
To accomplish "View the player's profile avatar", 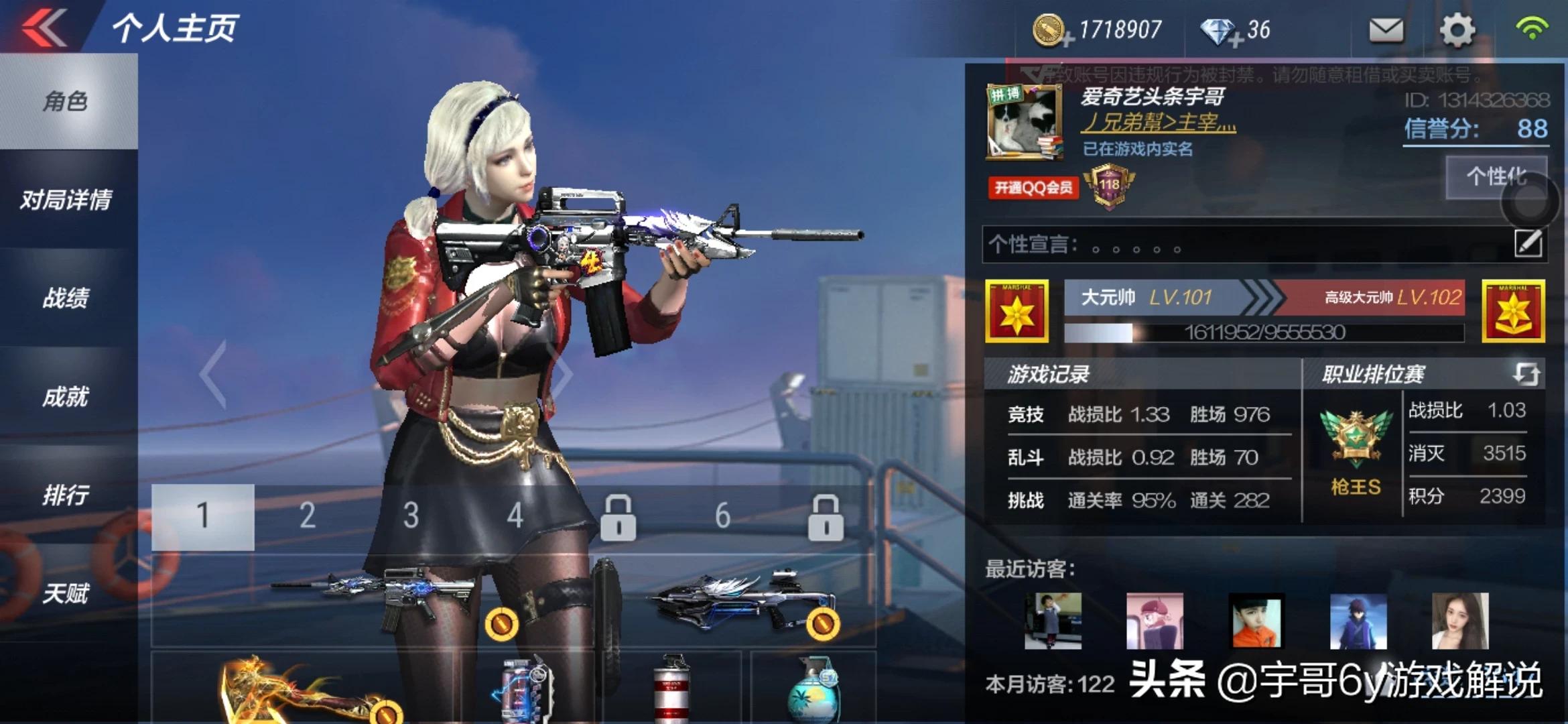I will 1025,122.
